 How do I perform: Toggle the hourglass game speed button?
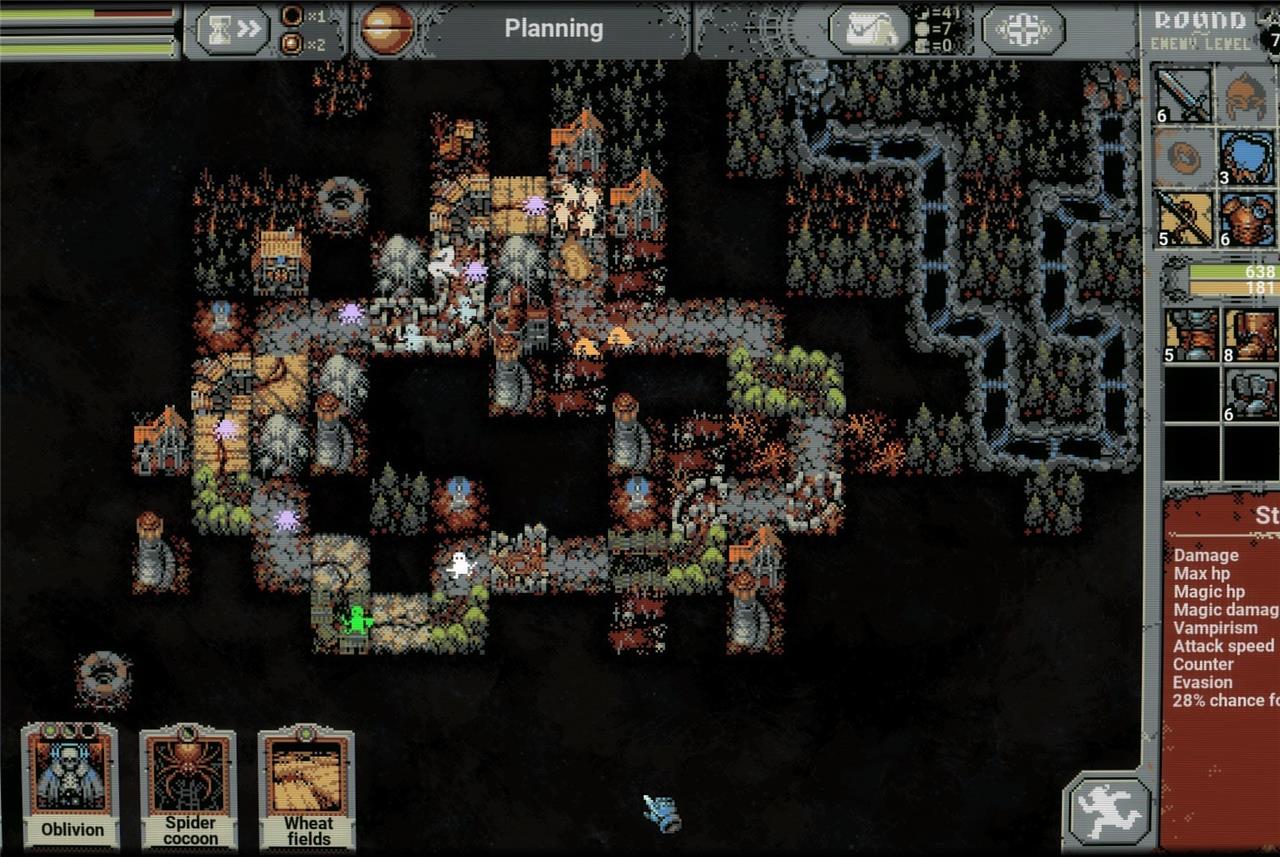pos(232,30)
